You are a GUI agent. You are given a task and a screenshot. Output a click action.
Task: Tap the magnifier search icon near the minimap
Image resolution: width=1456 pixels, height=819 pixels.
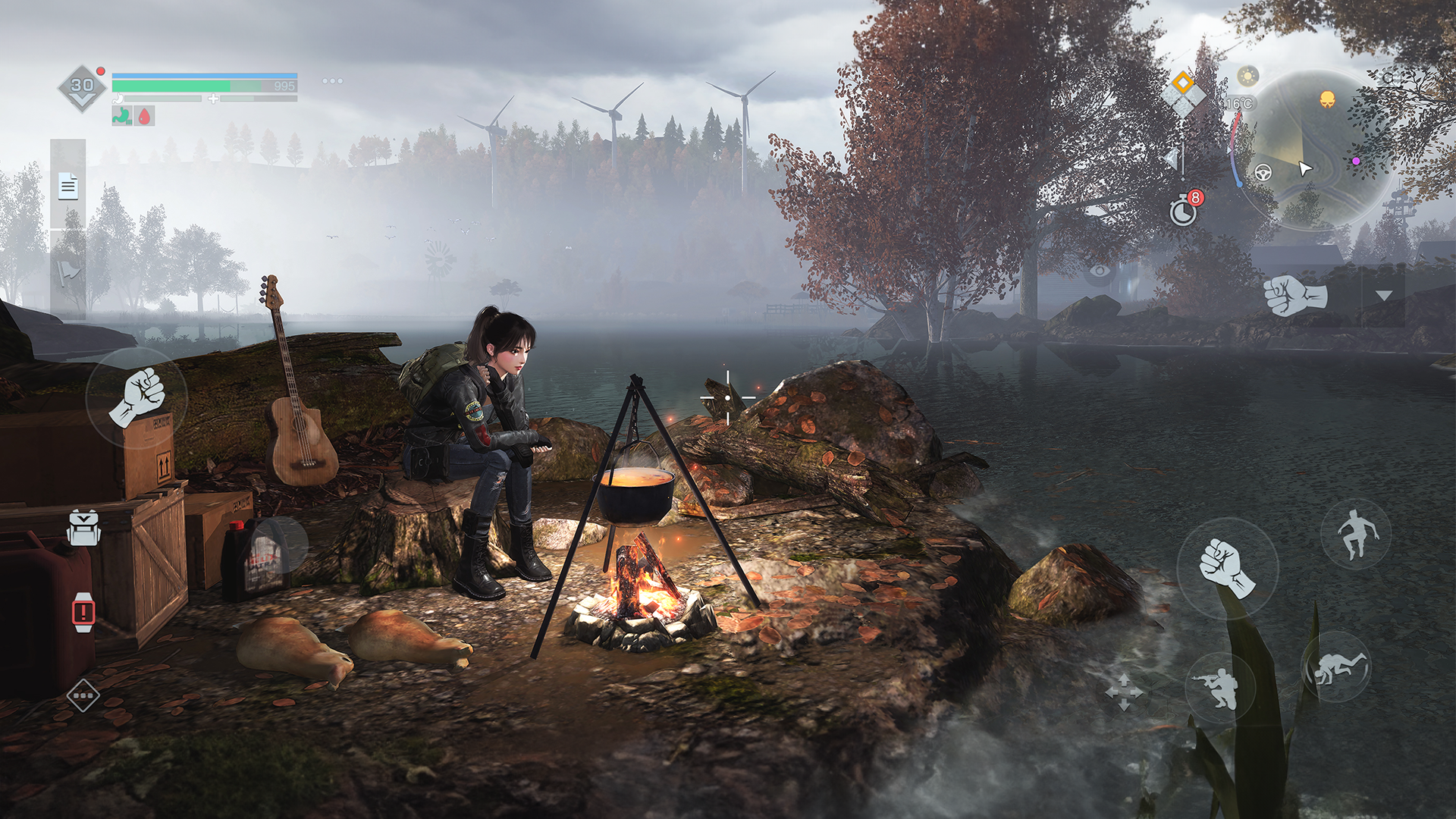click(x=1388, y=77)
